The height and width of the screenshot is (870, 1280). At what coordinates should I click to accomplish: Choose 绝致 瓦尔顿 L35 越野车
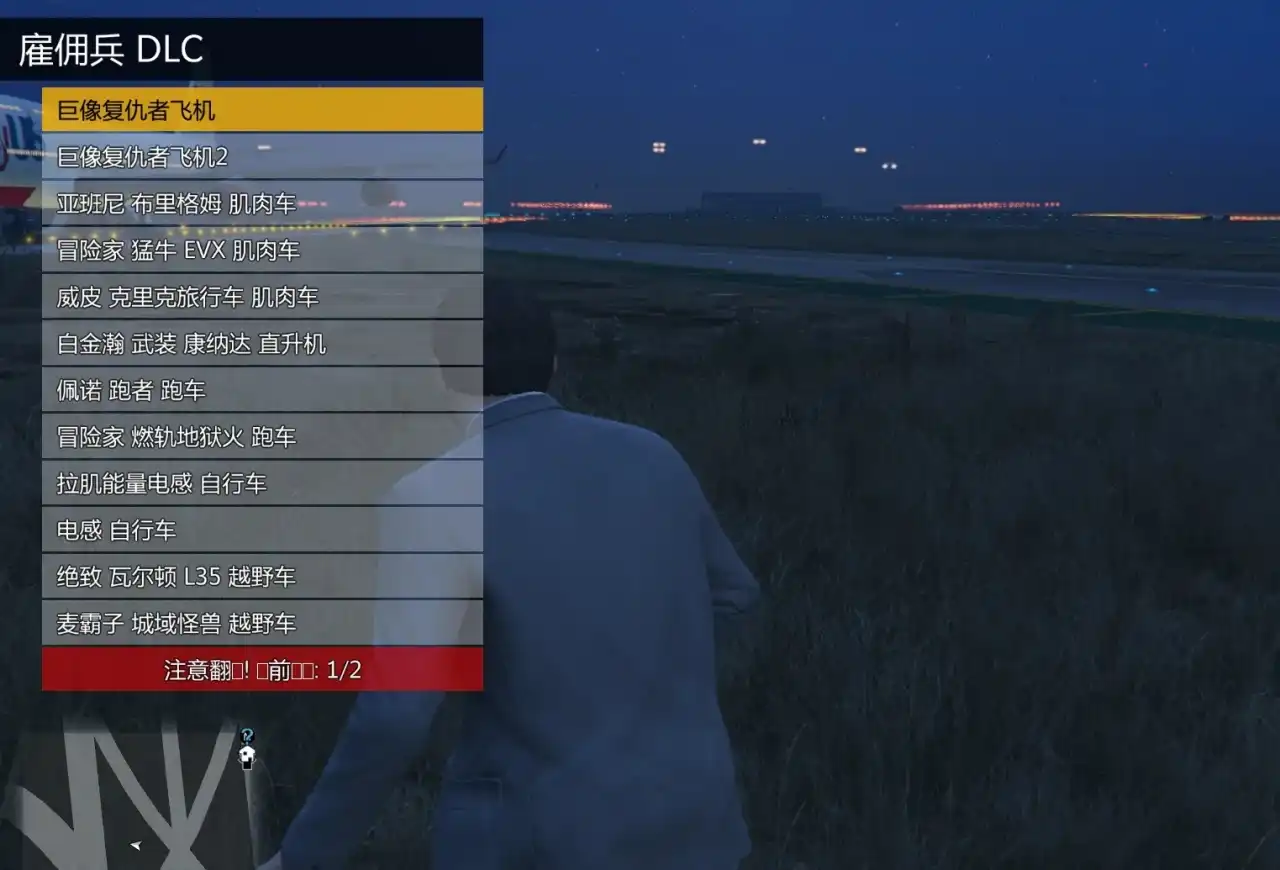262,577
